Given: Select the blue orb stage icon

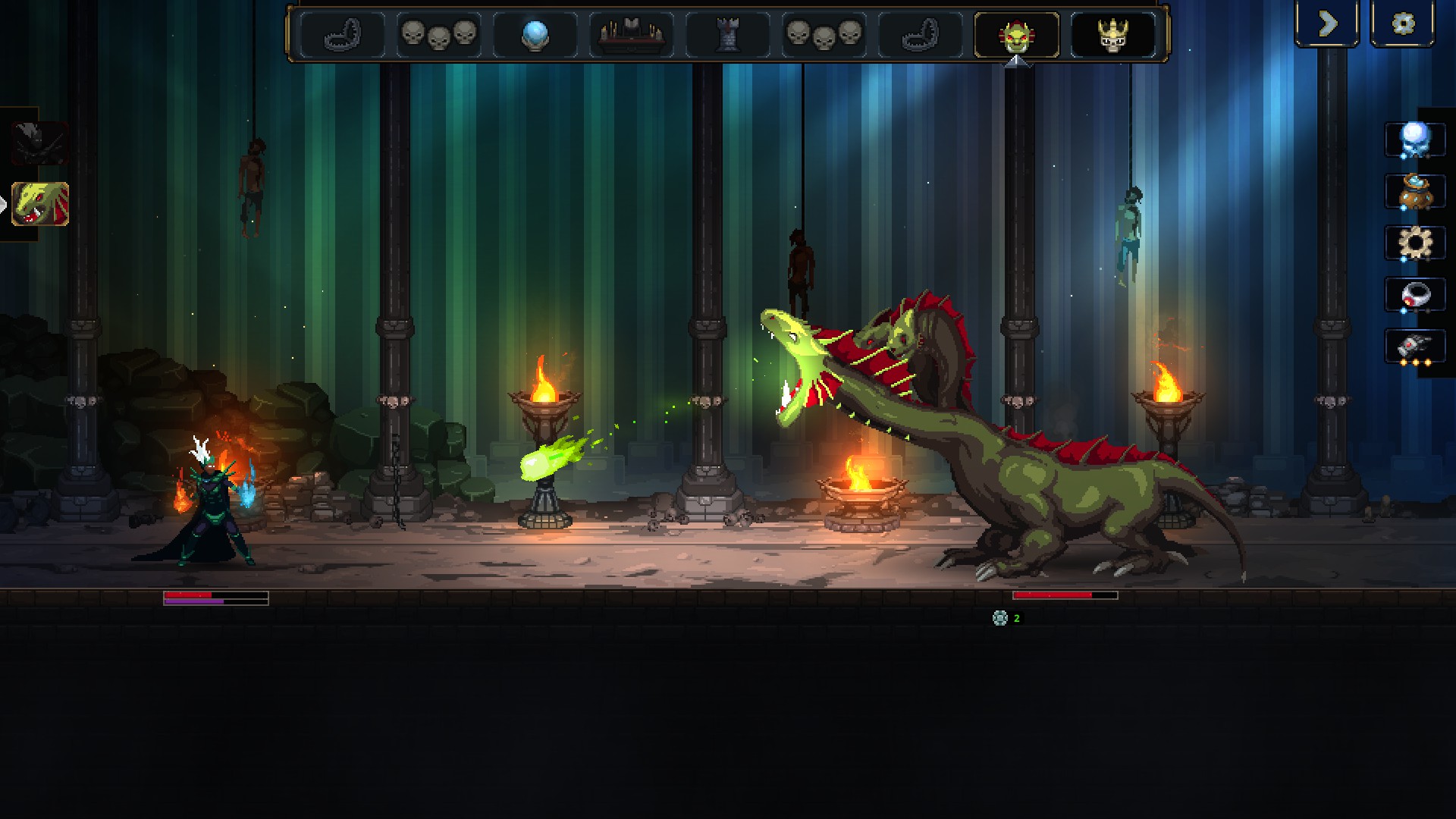Looking at the screenshot, I should click(535, 35).
